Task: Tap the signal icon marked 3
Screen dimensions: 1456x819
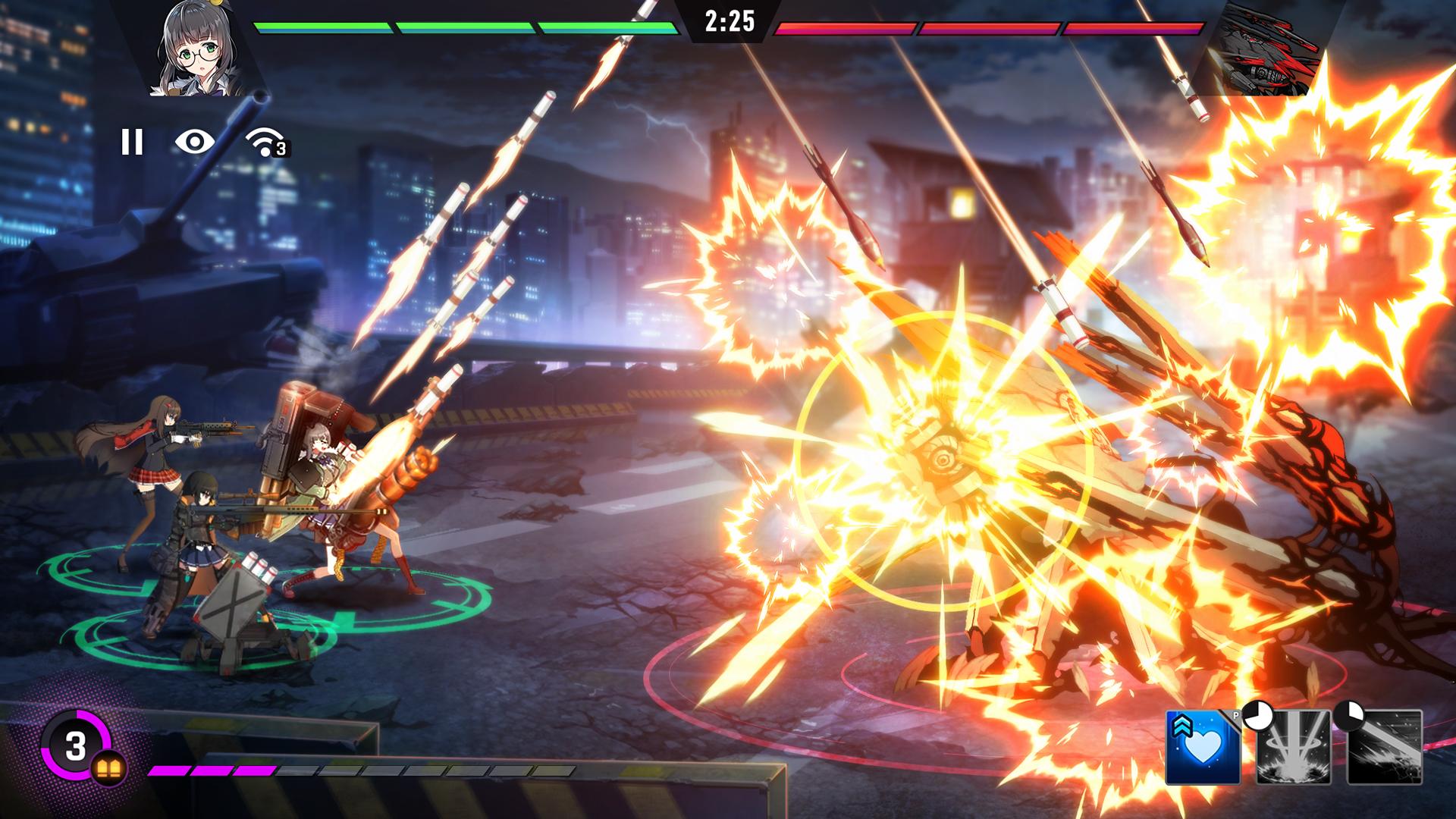Action: coord(265,142)
